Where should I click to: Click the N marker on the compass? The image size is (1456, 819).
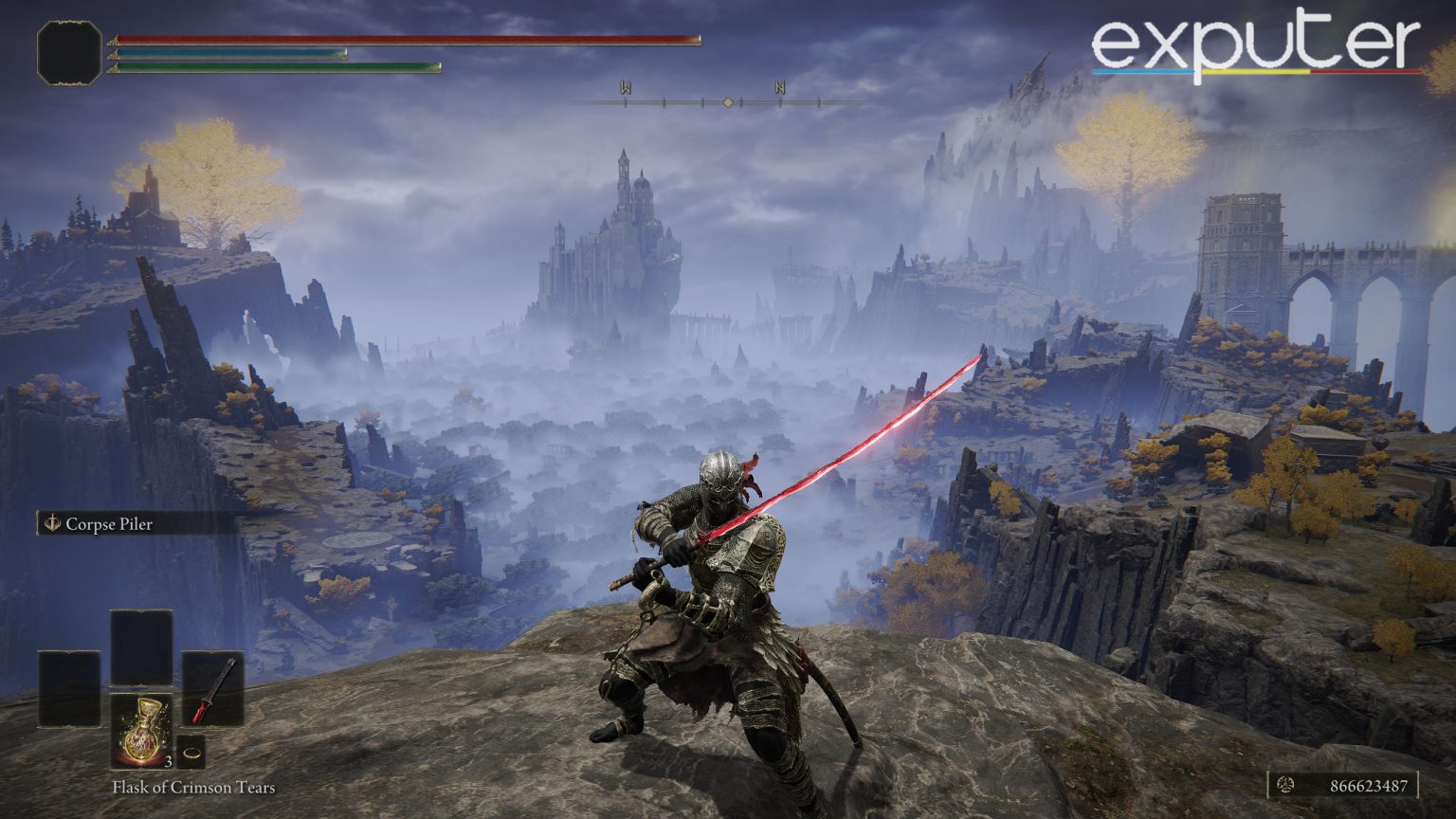click(779, 86)
